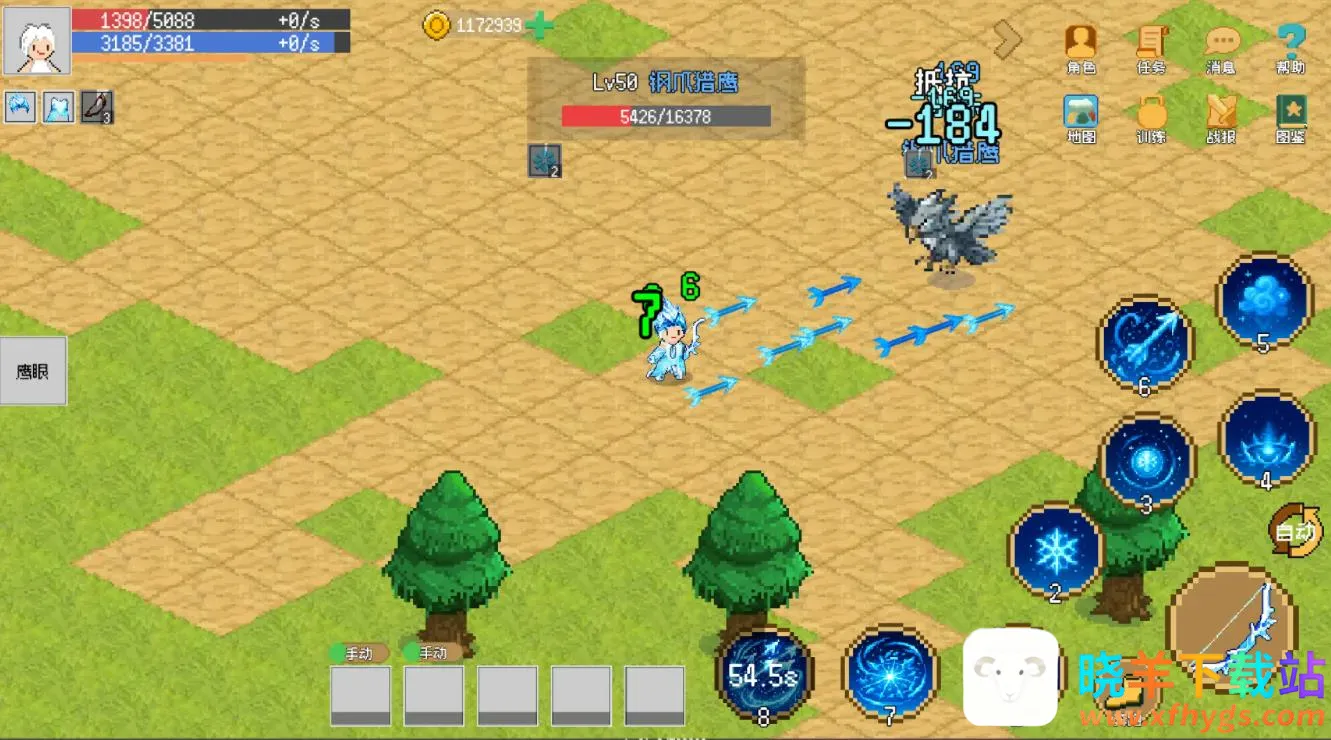Screen dimensions: 1331x740
Task: Activate the ice crown skill numbered 4
Action: [1266, 439]
